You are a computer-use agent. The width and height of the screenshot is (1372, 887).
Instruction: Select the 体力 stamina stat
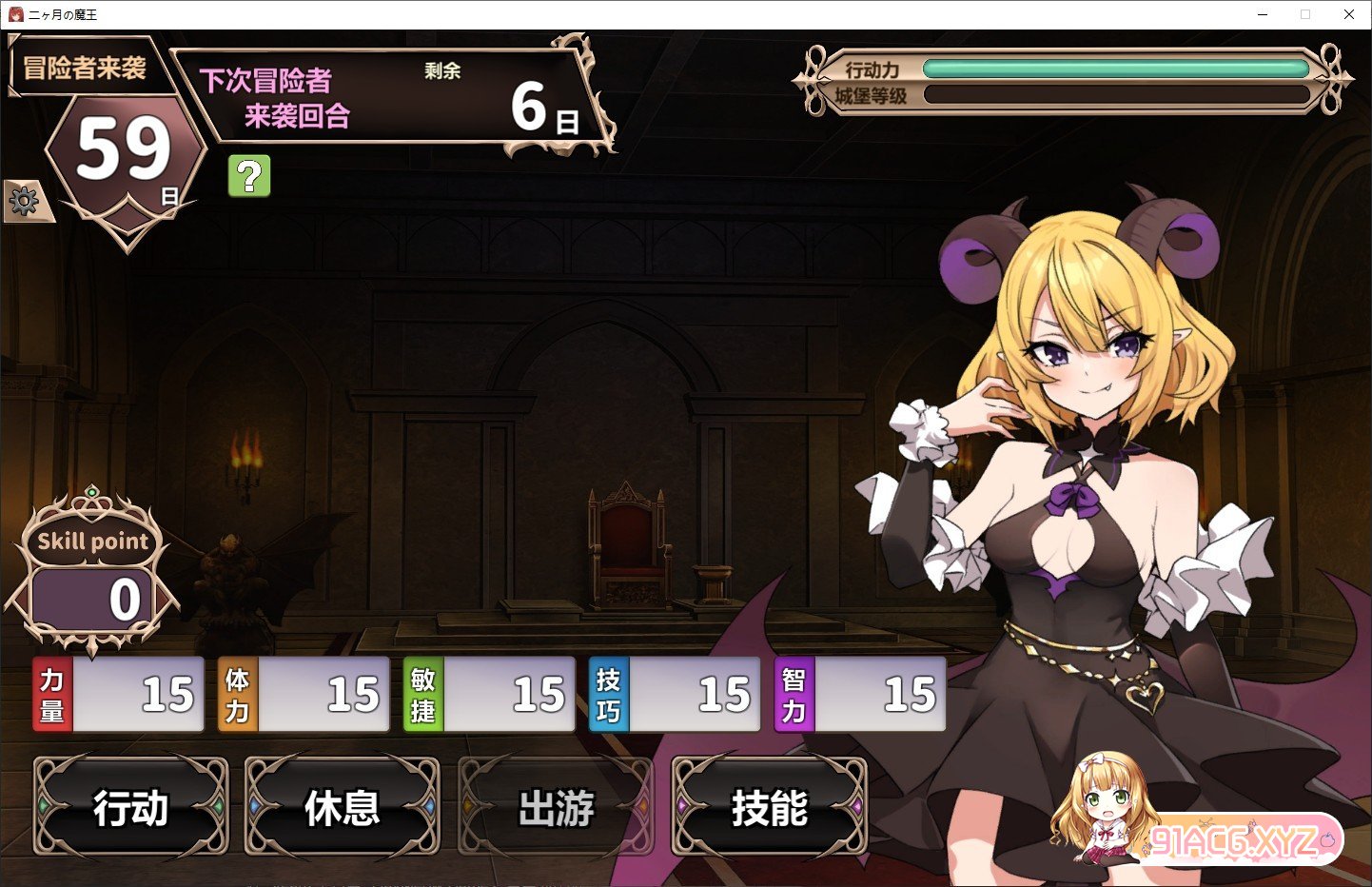pos(304,694)
